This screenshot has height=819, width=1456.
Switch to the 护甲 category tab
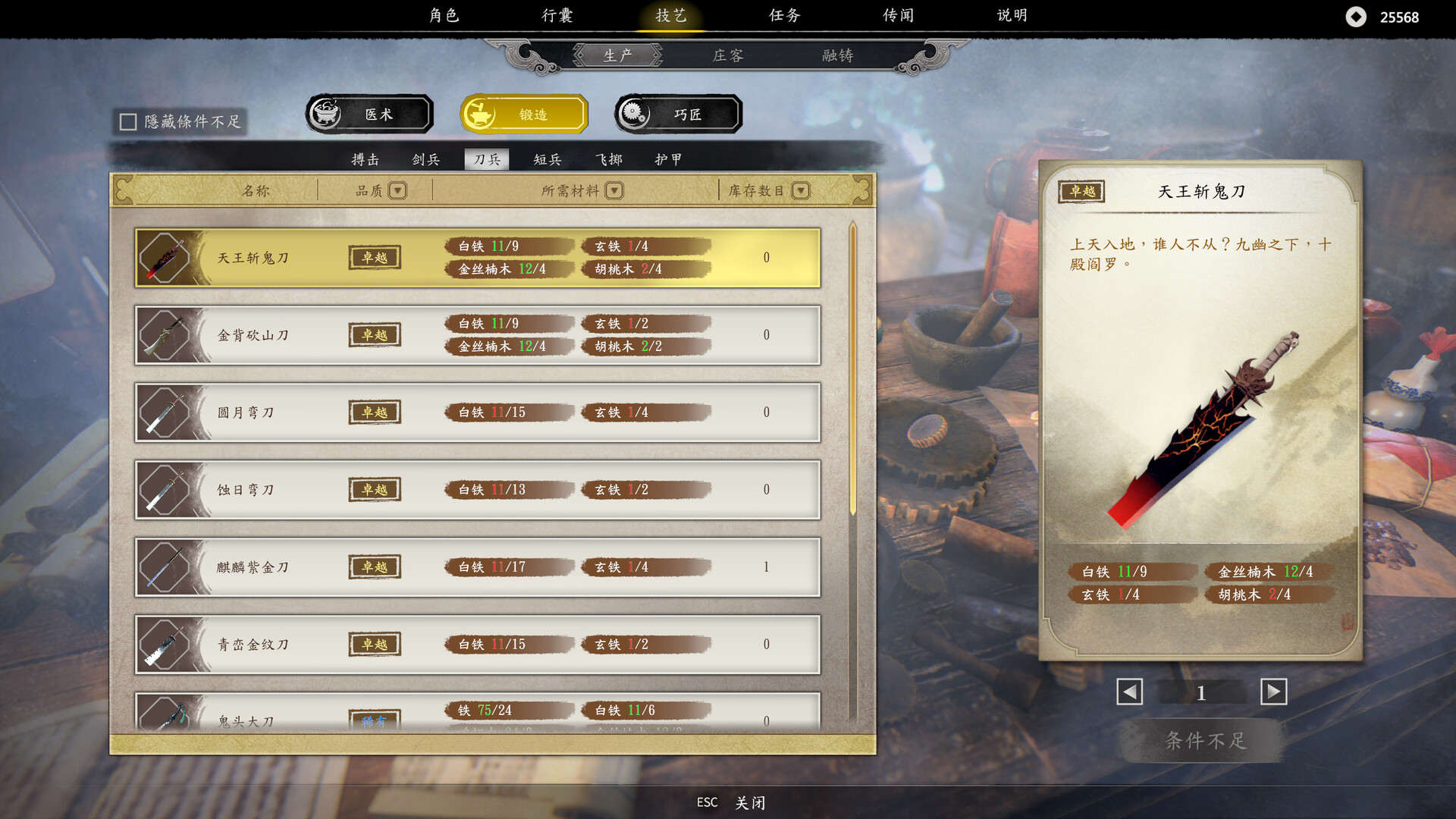(668, 159)
